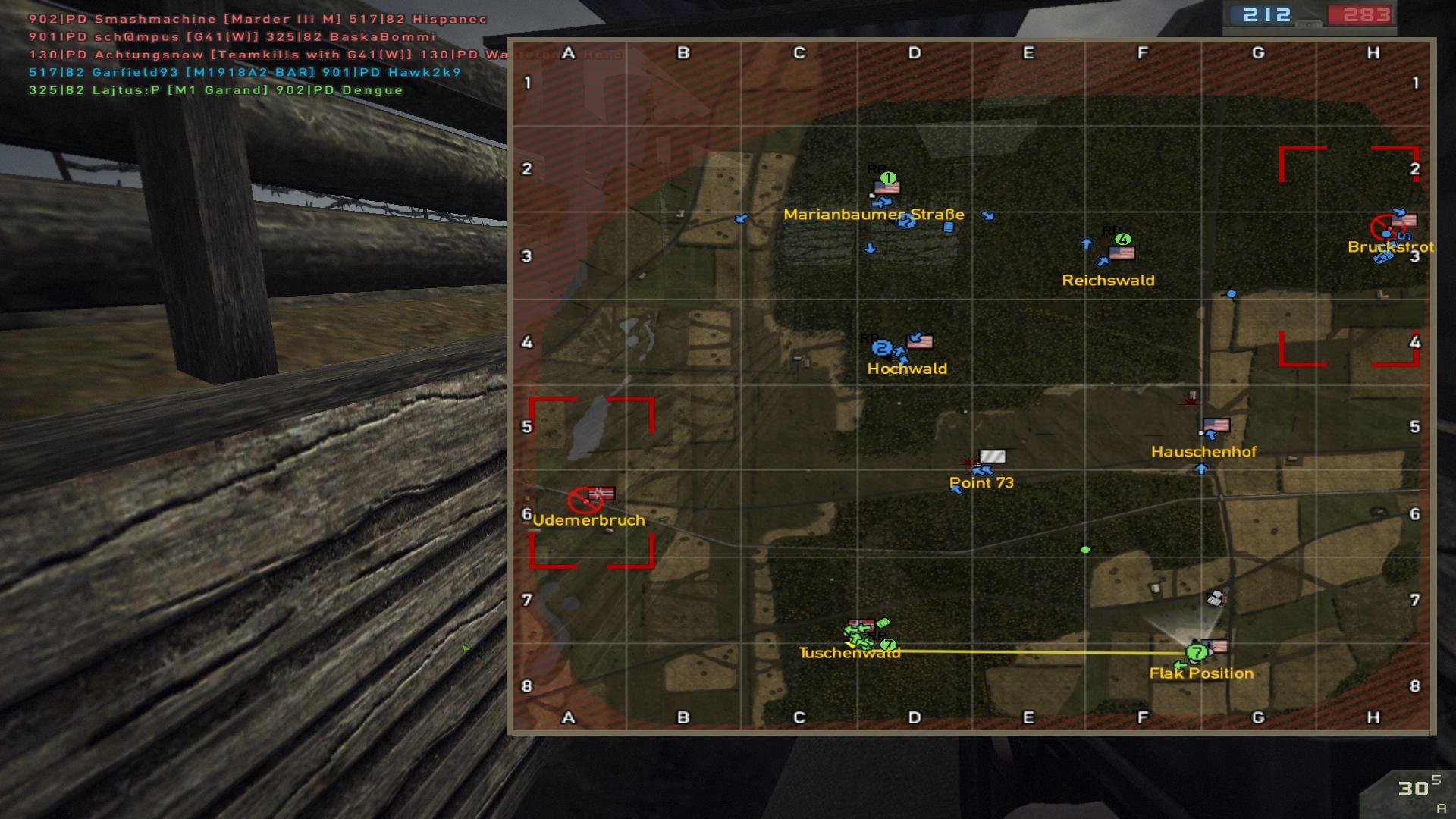The image size is (1456, 819).
Task: Select the neutral Point 73 flag
Action: 993,457
